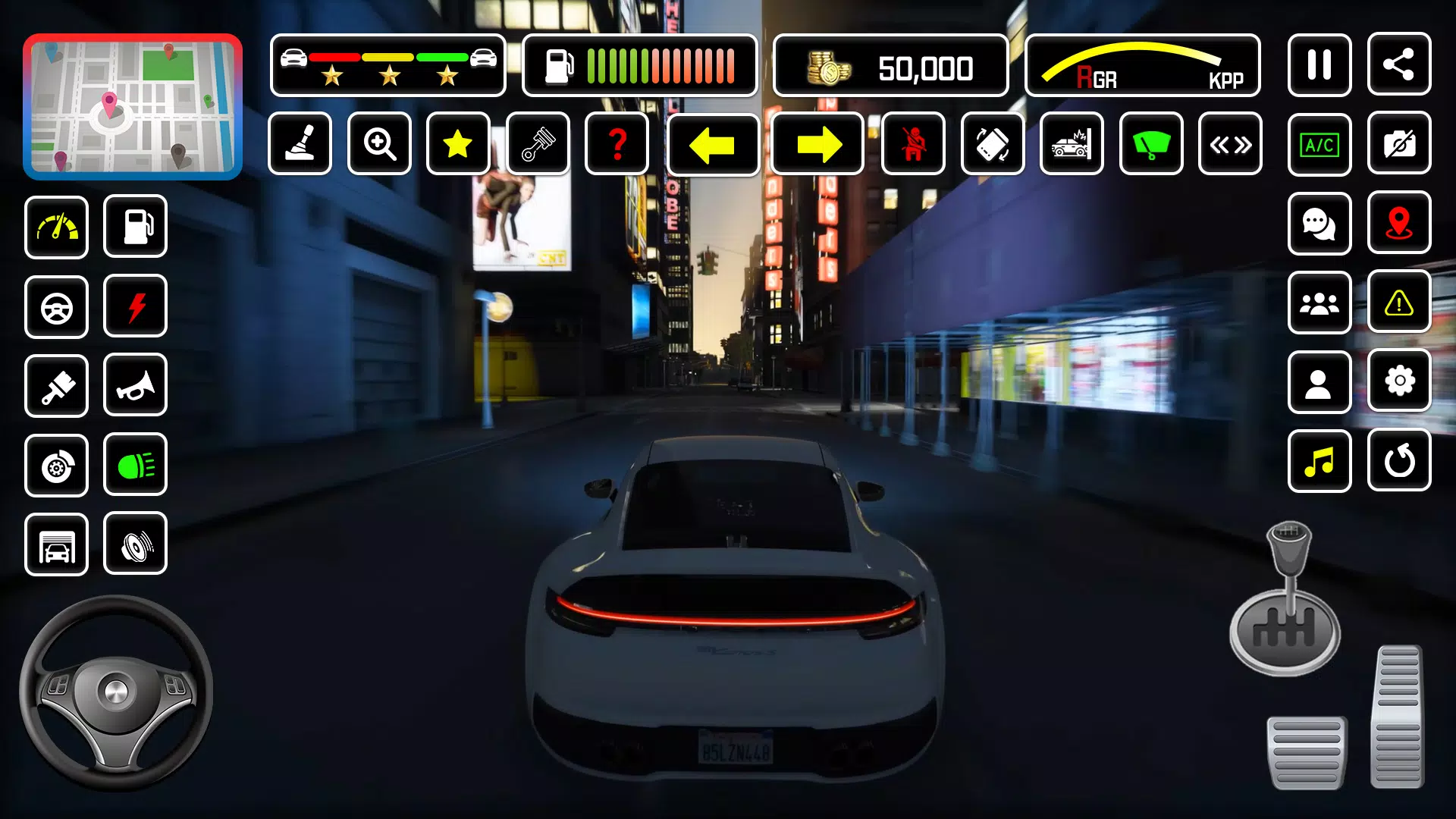The height and width of the screenshot is (819, 1456).
Task: Toggle the seatbelt warning icon
Action: pos(914,144)
